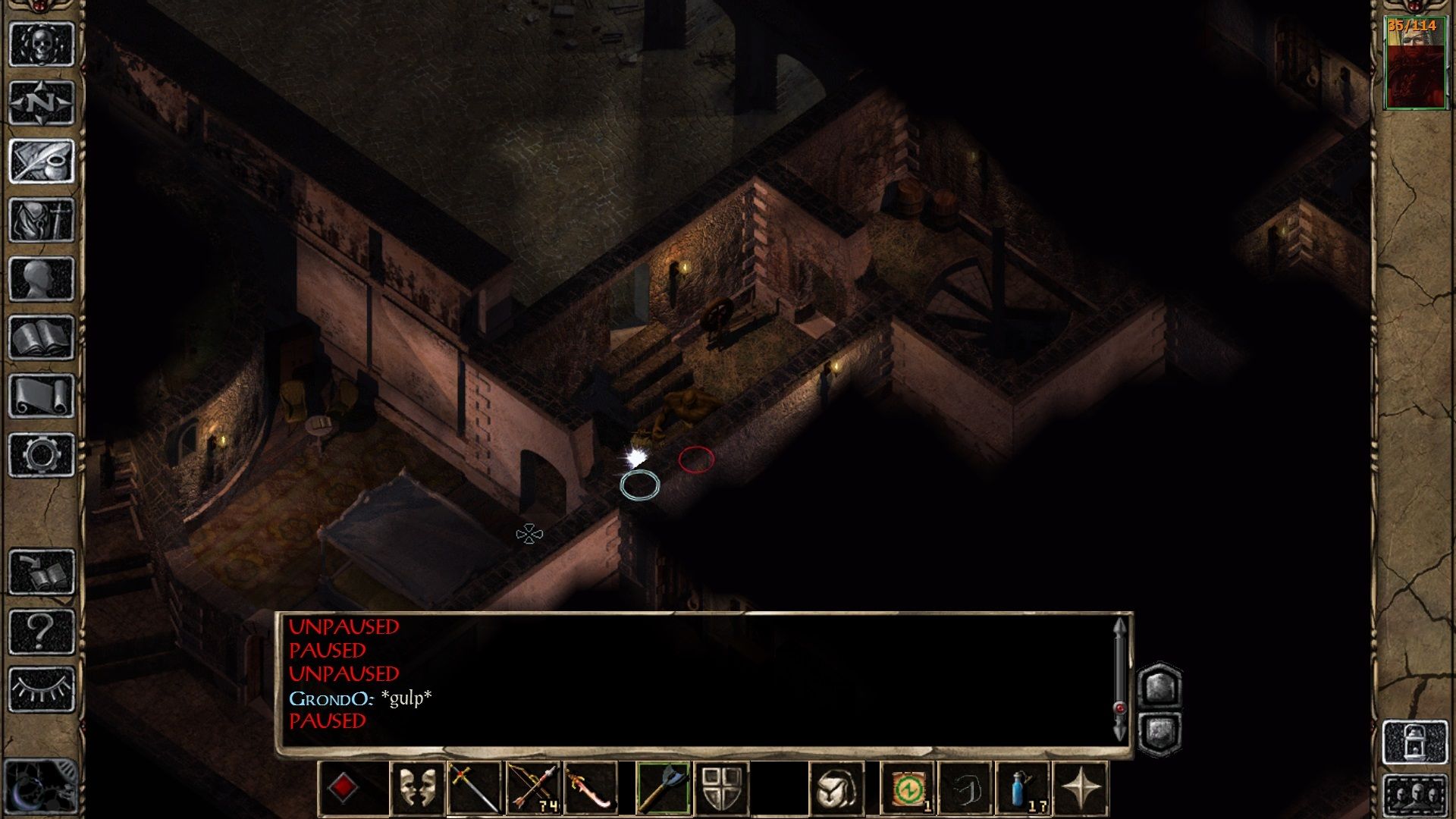Image resolution: width=1456 pixels, height=819 pixels.
Task: Select the character portrait at top right
Action: (1415, 64)
